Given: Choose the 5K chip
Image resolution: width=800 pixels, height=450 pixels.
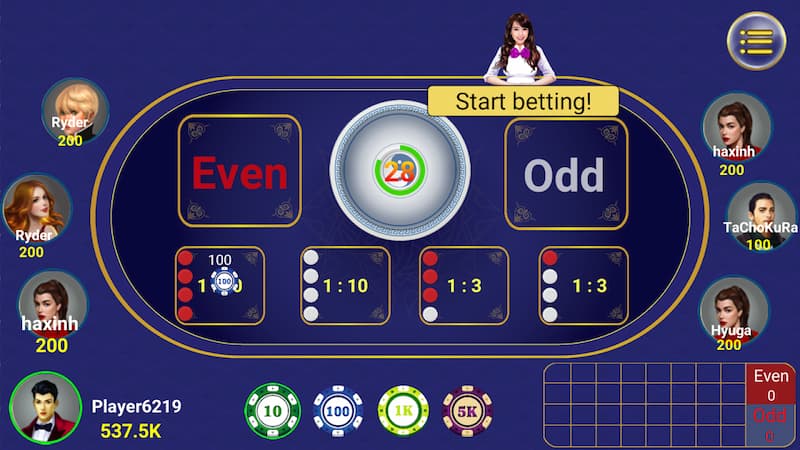Looking at the screenshot, I should (x=467, y=410).
